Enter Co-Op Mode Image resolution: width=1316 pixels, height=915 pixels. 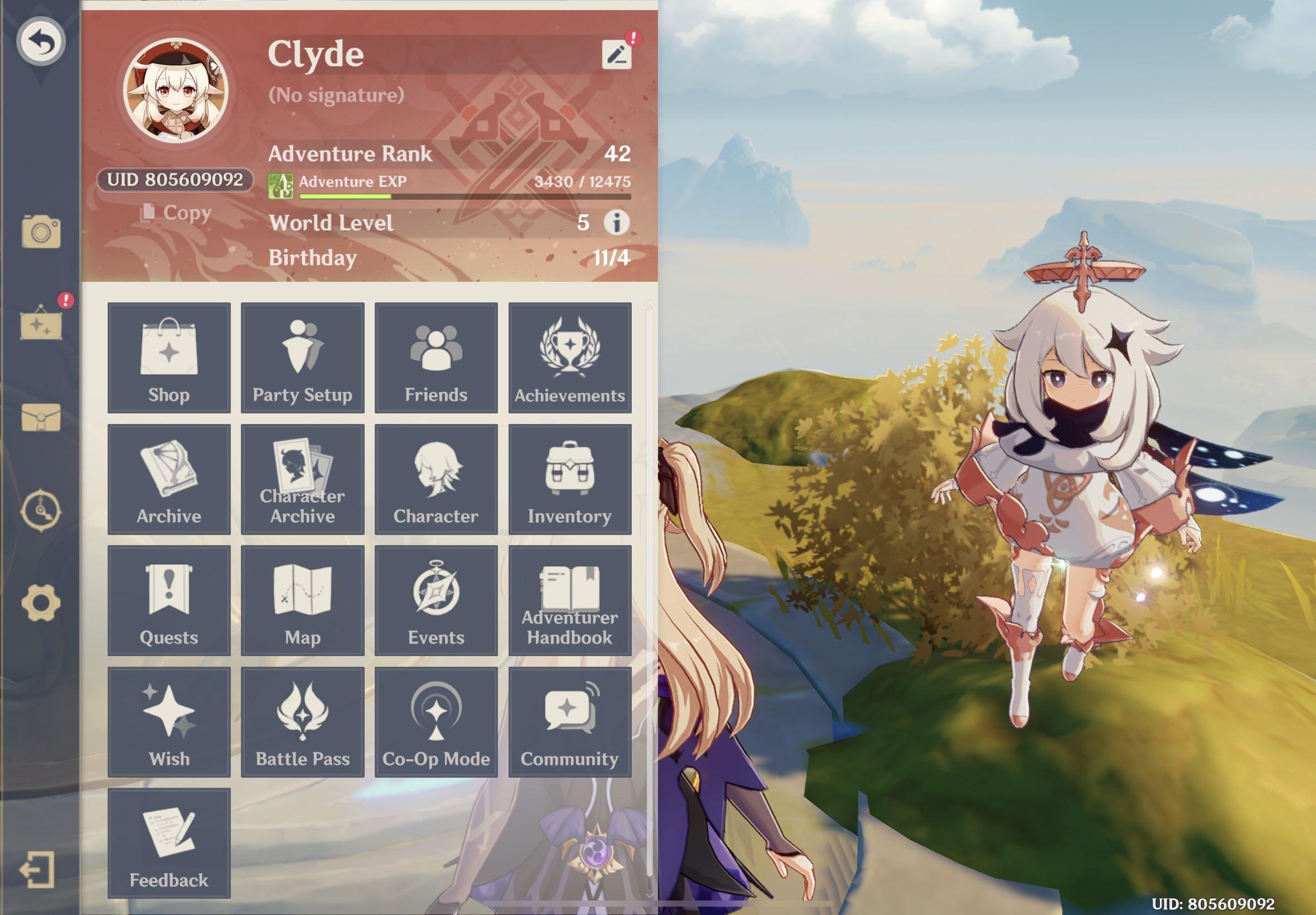pyautogui.click(x=436, y=722)
